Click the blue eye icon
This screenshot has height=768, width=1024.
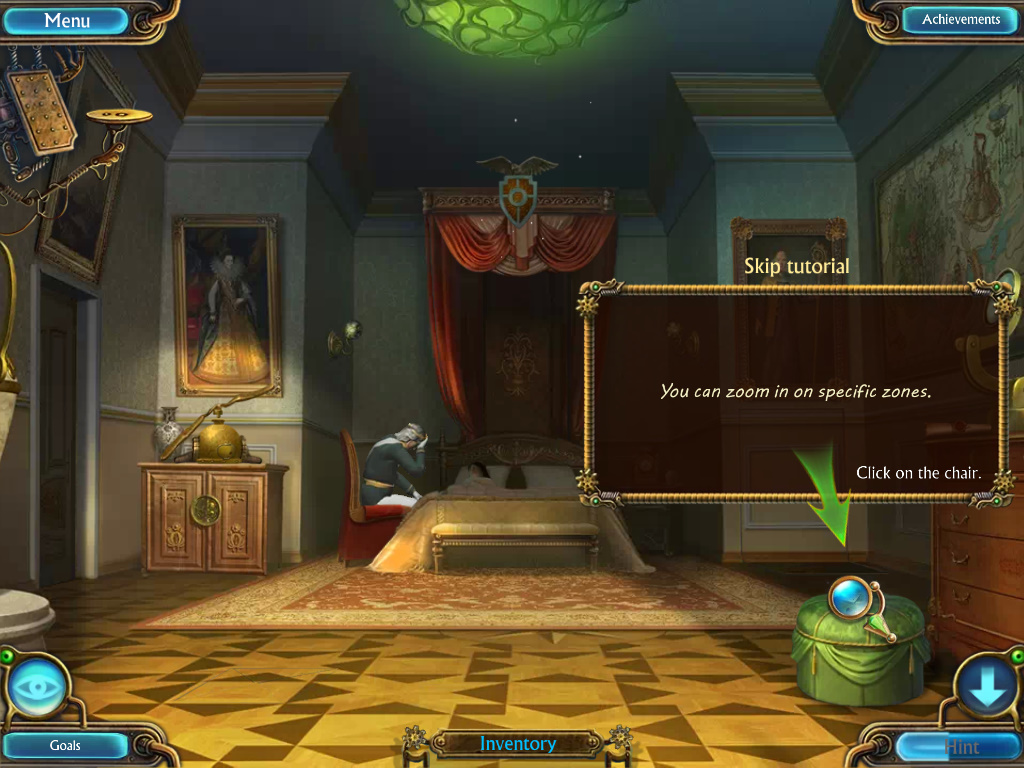coord(39,688)
